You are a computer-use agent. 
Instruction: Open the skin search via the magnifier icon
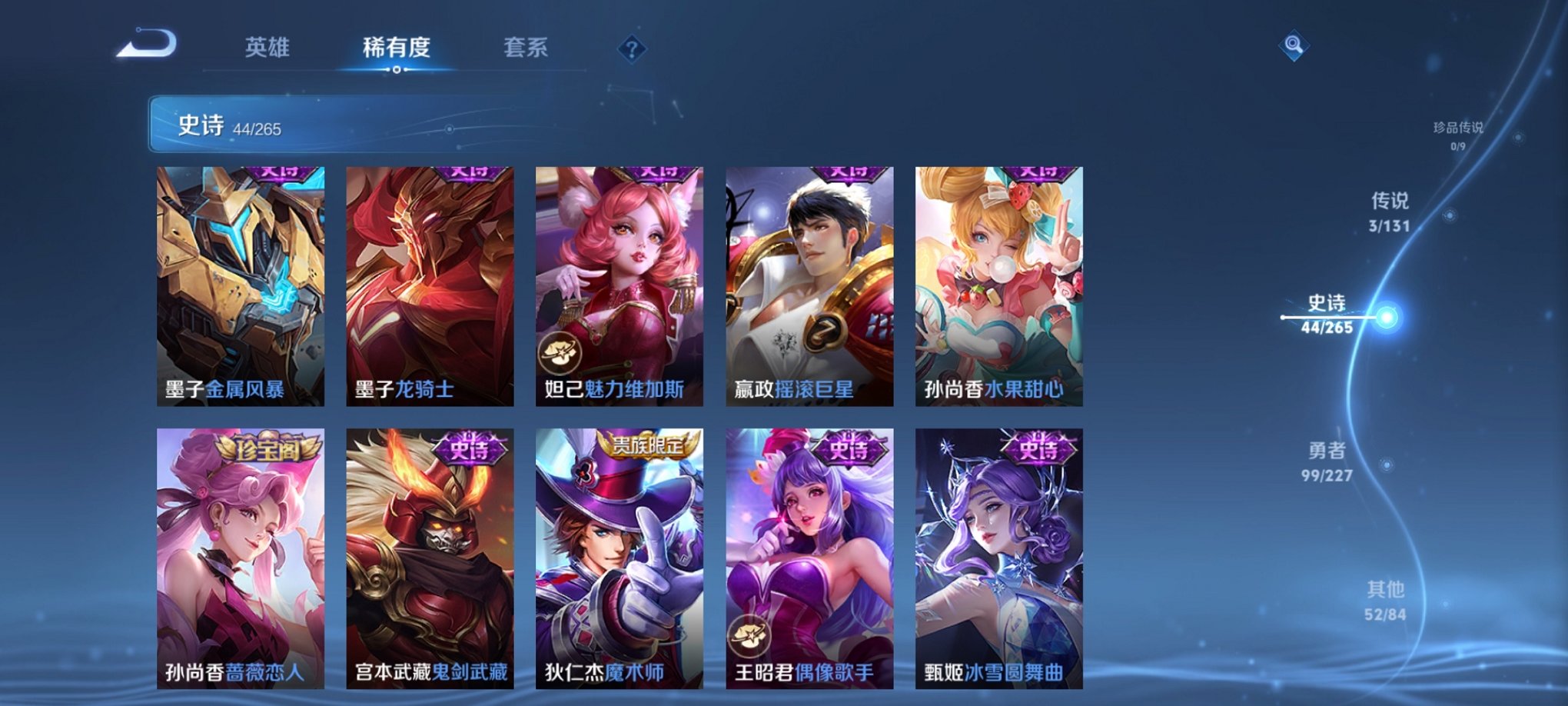click(x=1294, y=46)
